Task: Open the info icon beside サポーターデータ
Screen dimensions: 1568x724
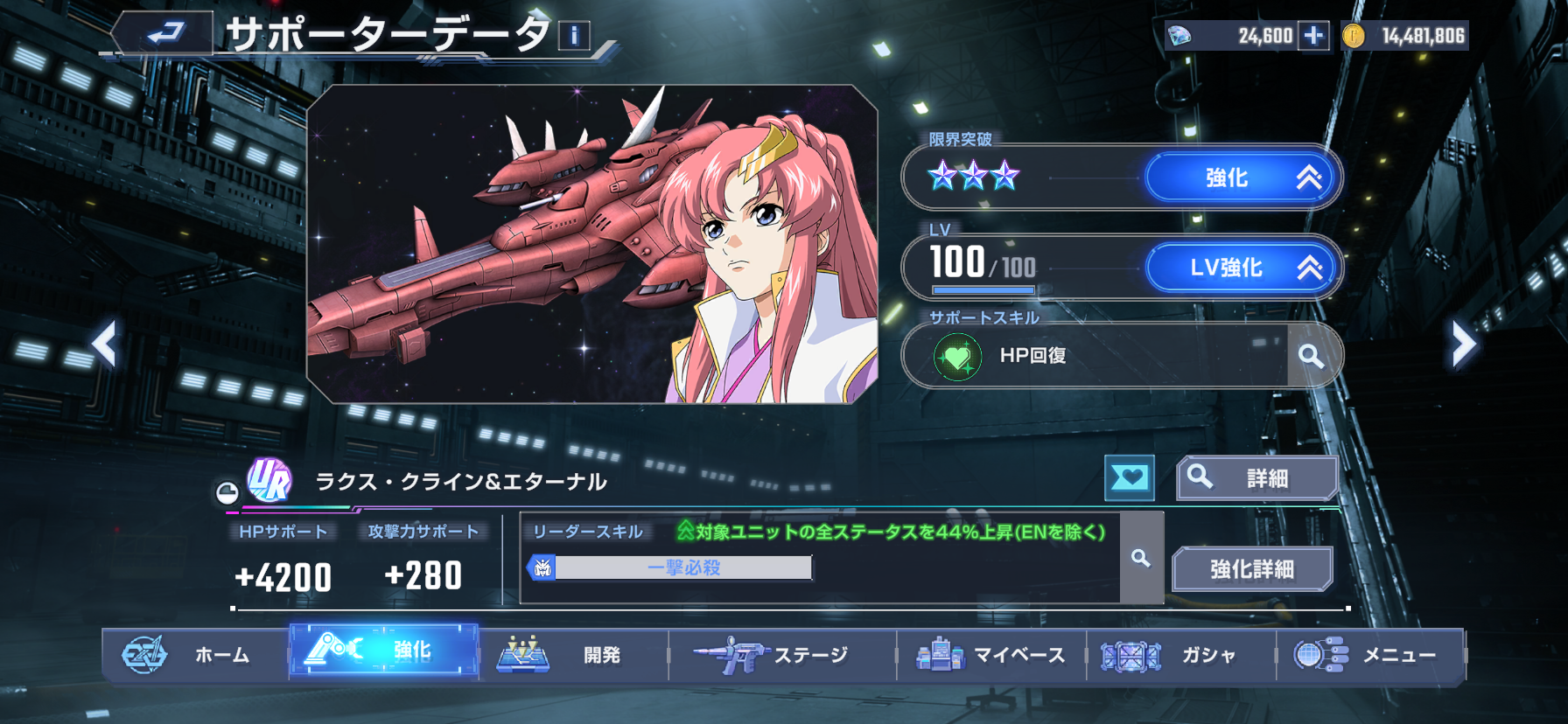Action: (x=574, y=36)
